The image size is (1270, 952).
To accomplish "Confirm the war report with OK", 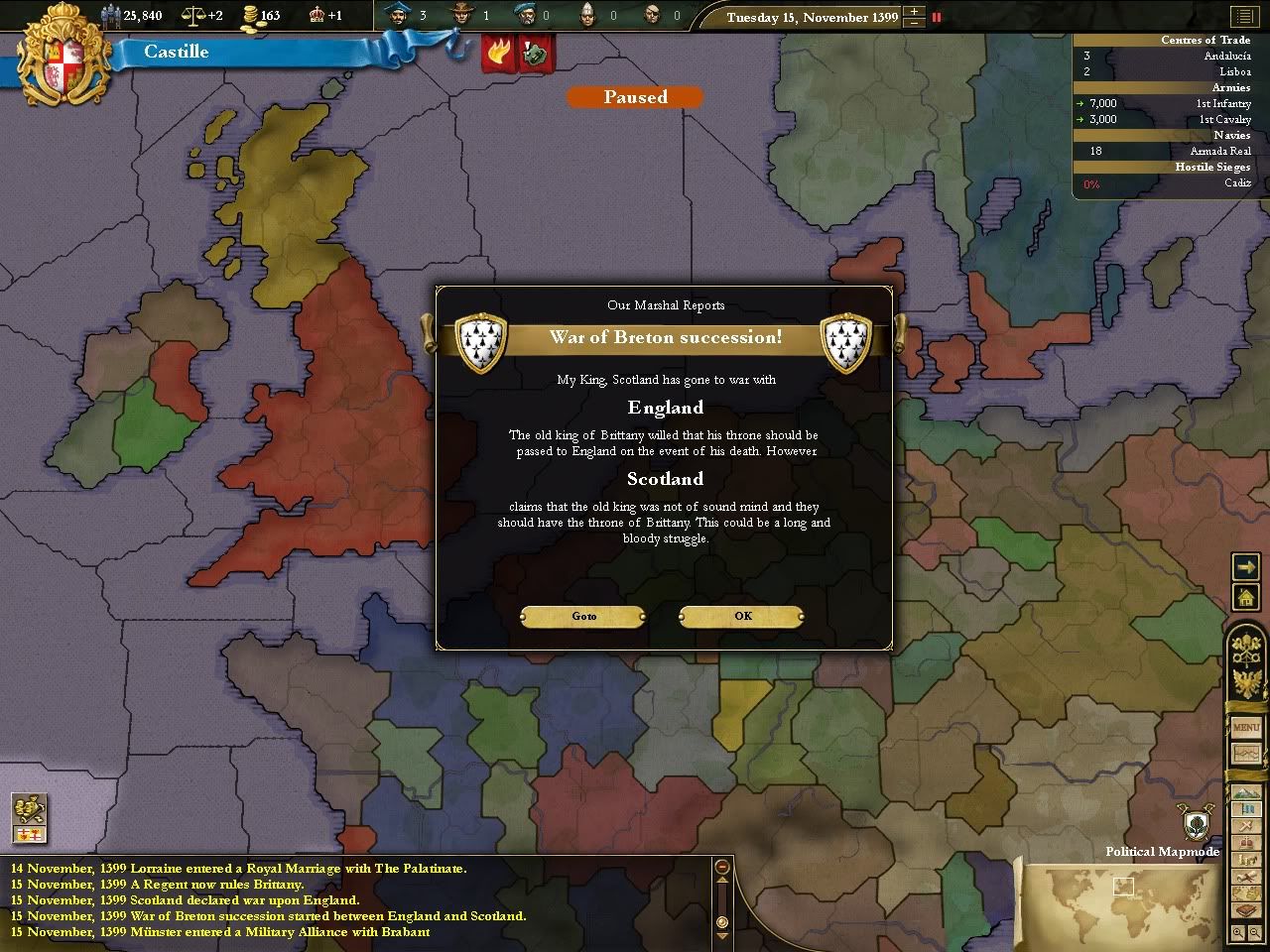I will click(x=741, y=616).
